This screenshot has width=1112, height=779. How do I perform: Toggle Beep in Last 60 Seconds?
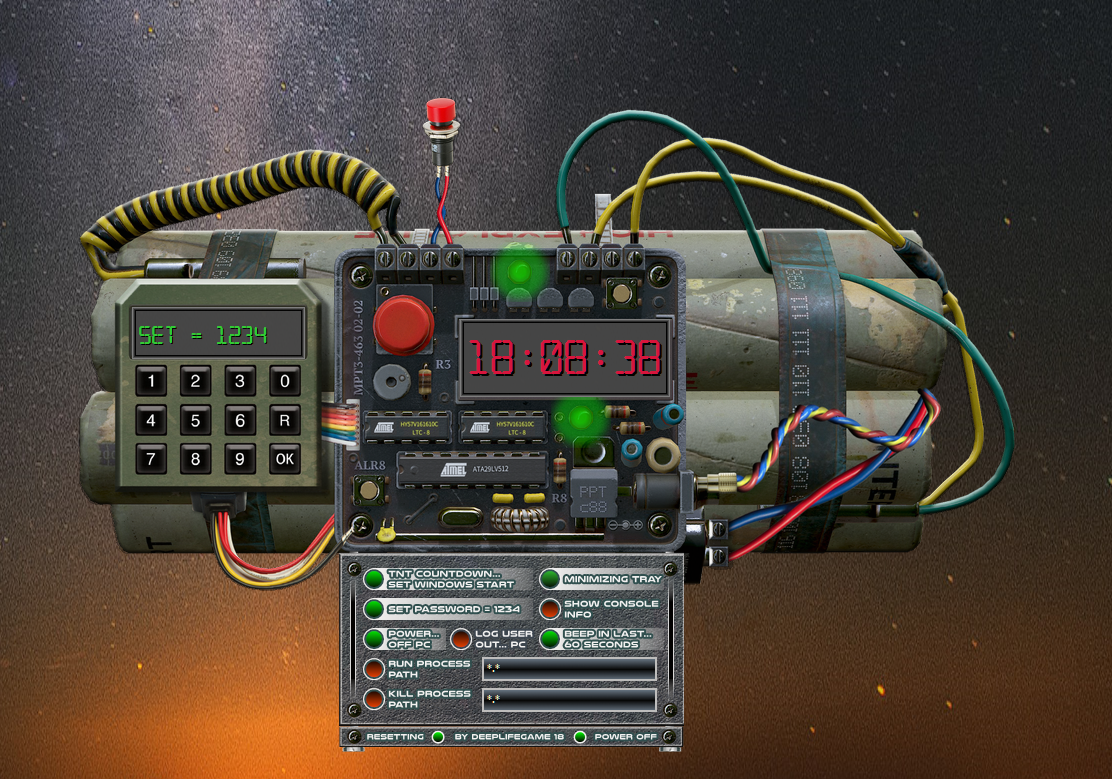550,639
